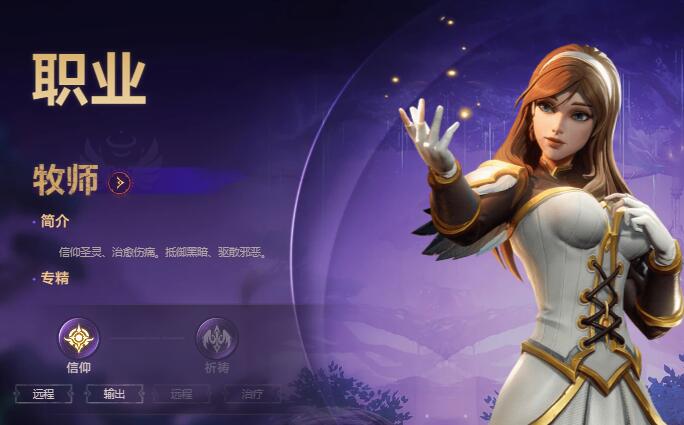Choose the 祈祷 specialization icon
This screenshot has width=684, height=425.
coord(216,339)
